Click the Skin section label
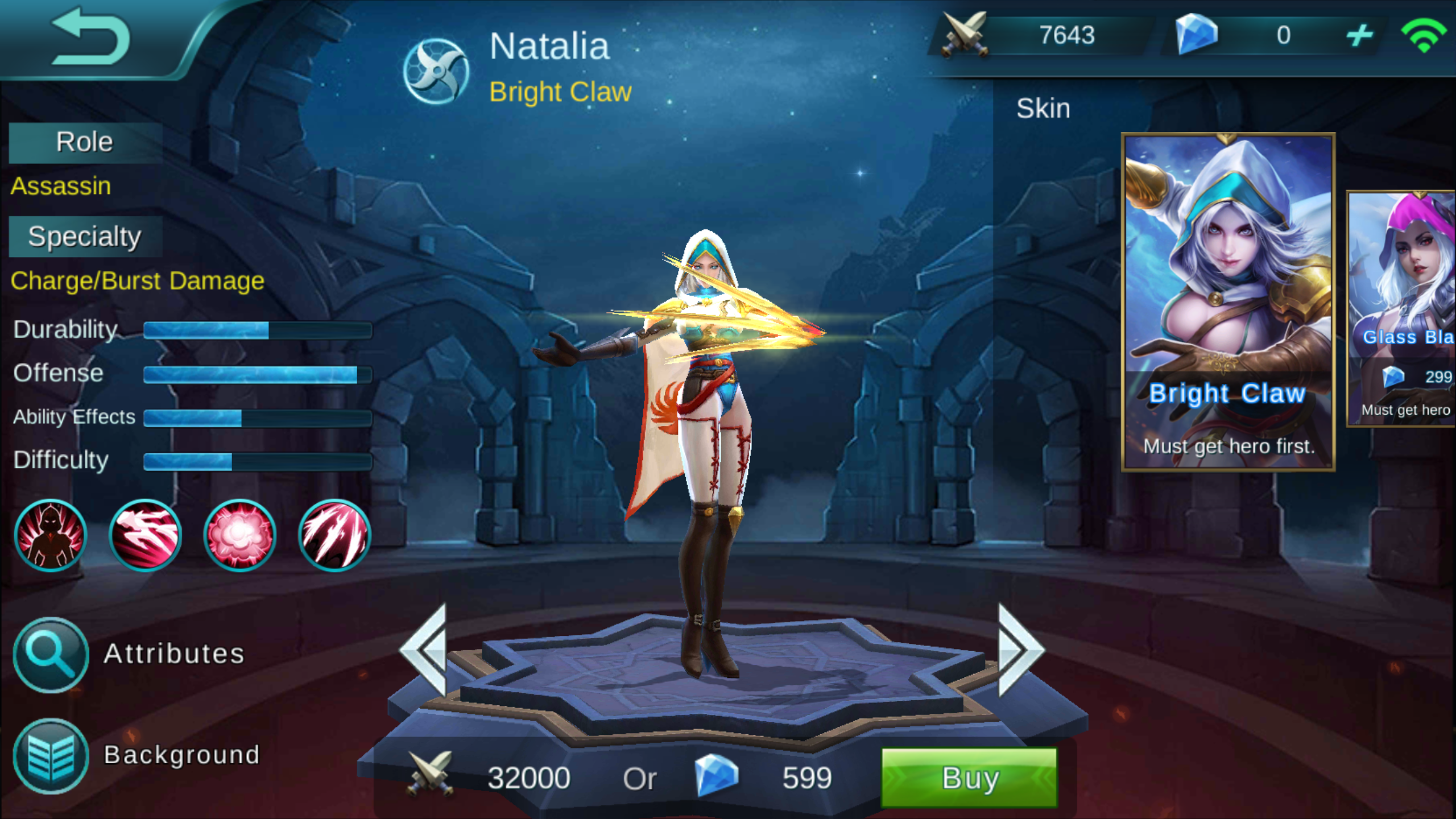1456x819 pixels. [x=1044, y=108]
